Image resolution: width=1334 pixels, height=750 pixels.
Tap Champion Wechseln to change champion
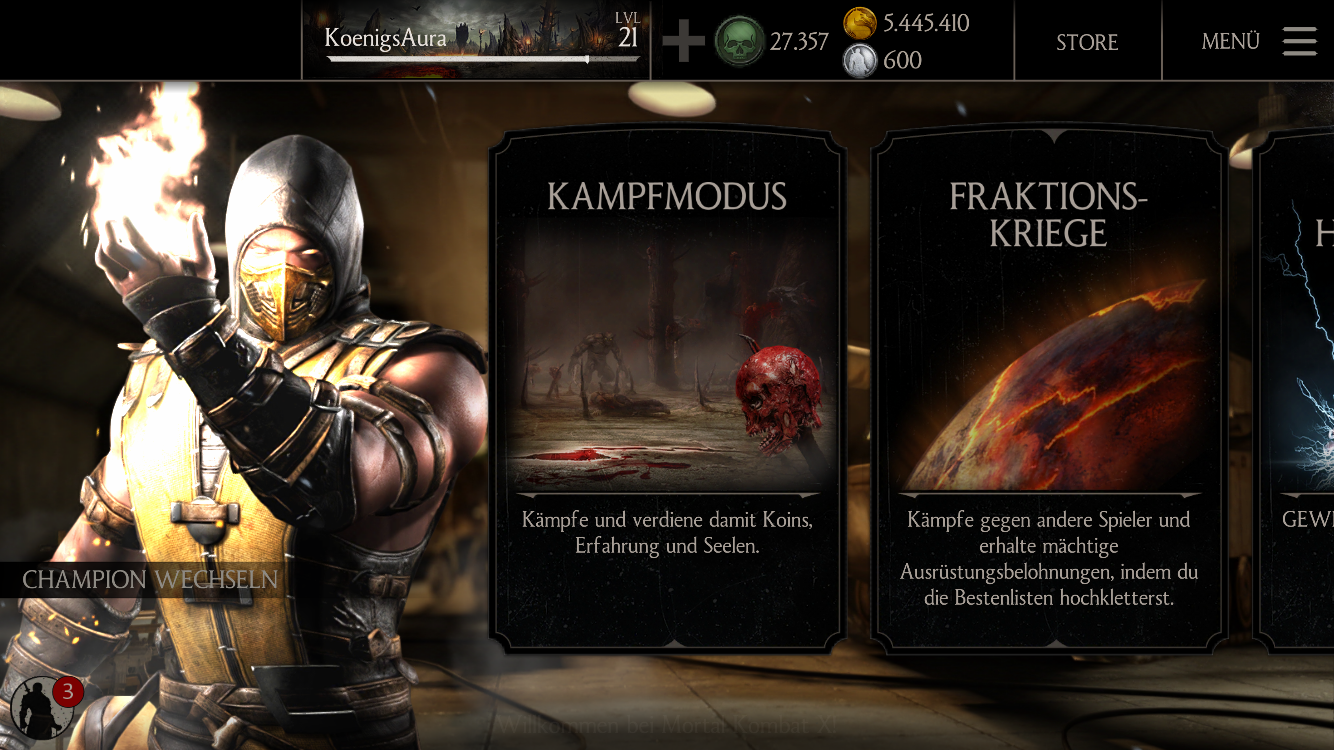click(150, 580)
